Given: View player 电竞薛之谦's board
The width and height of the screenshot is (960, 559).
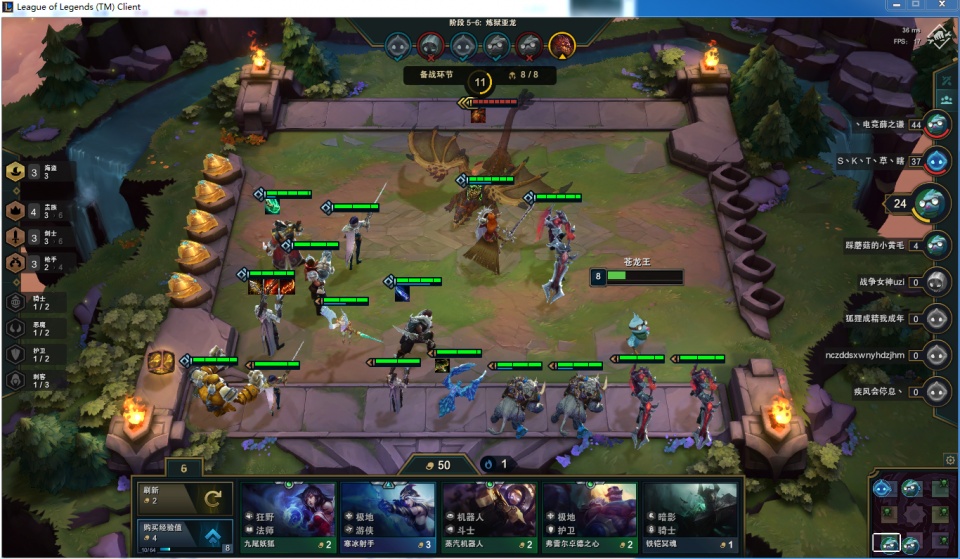Looking at the screenshot, I should pyautogui.click(x=937, y=125).
